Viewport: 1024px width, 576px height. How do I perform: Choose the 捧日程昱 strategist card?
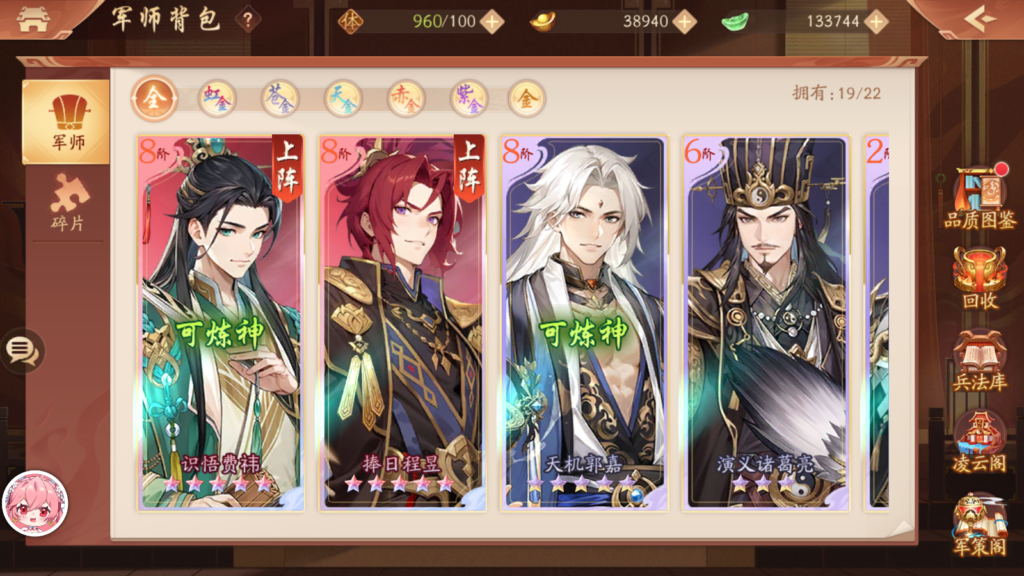(x=402, y=322)
